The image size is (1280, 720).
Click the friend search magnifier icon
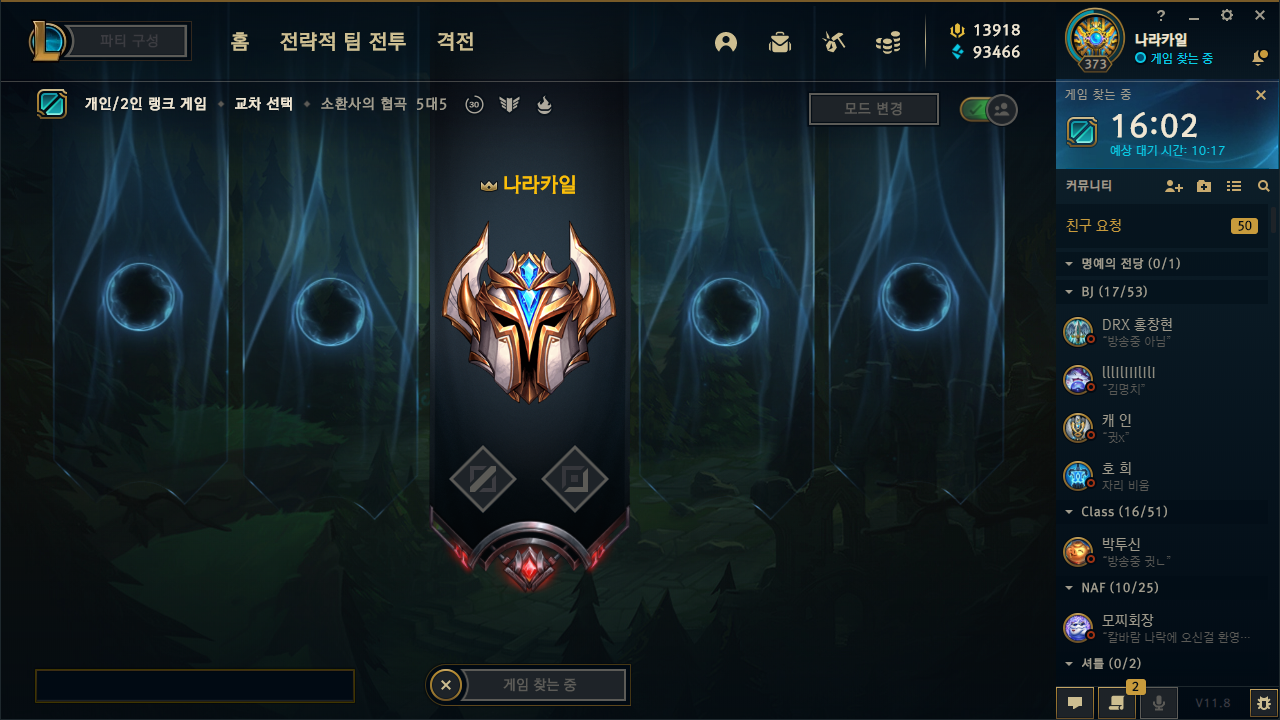tap(1263, 186)
